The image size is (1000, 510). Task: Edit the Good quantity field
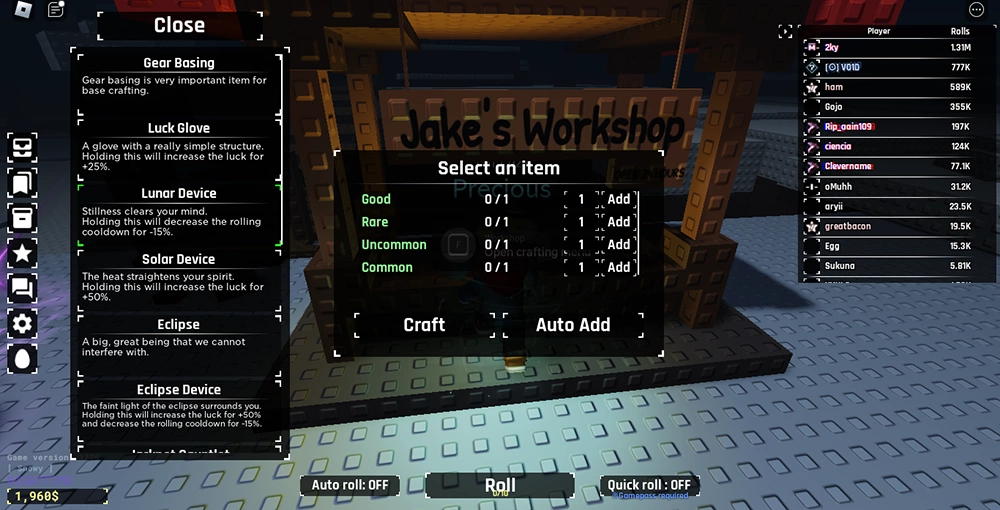582,199
